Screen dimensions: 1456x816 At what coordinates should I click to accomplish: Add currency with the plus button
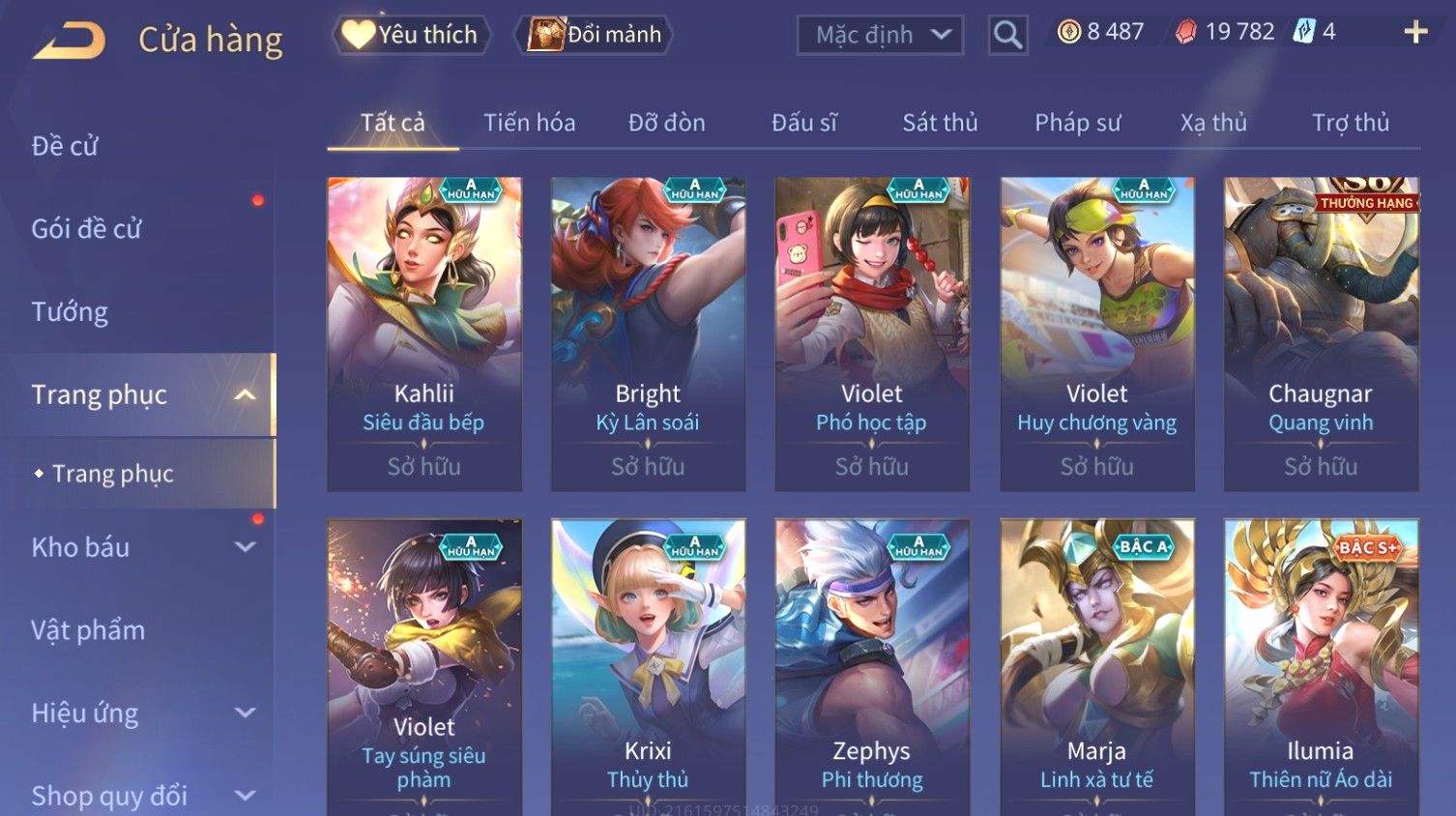[1415, 33]
